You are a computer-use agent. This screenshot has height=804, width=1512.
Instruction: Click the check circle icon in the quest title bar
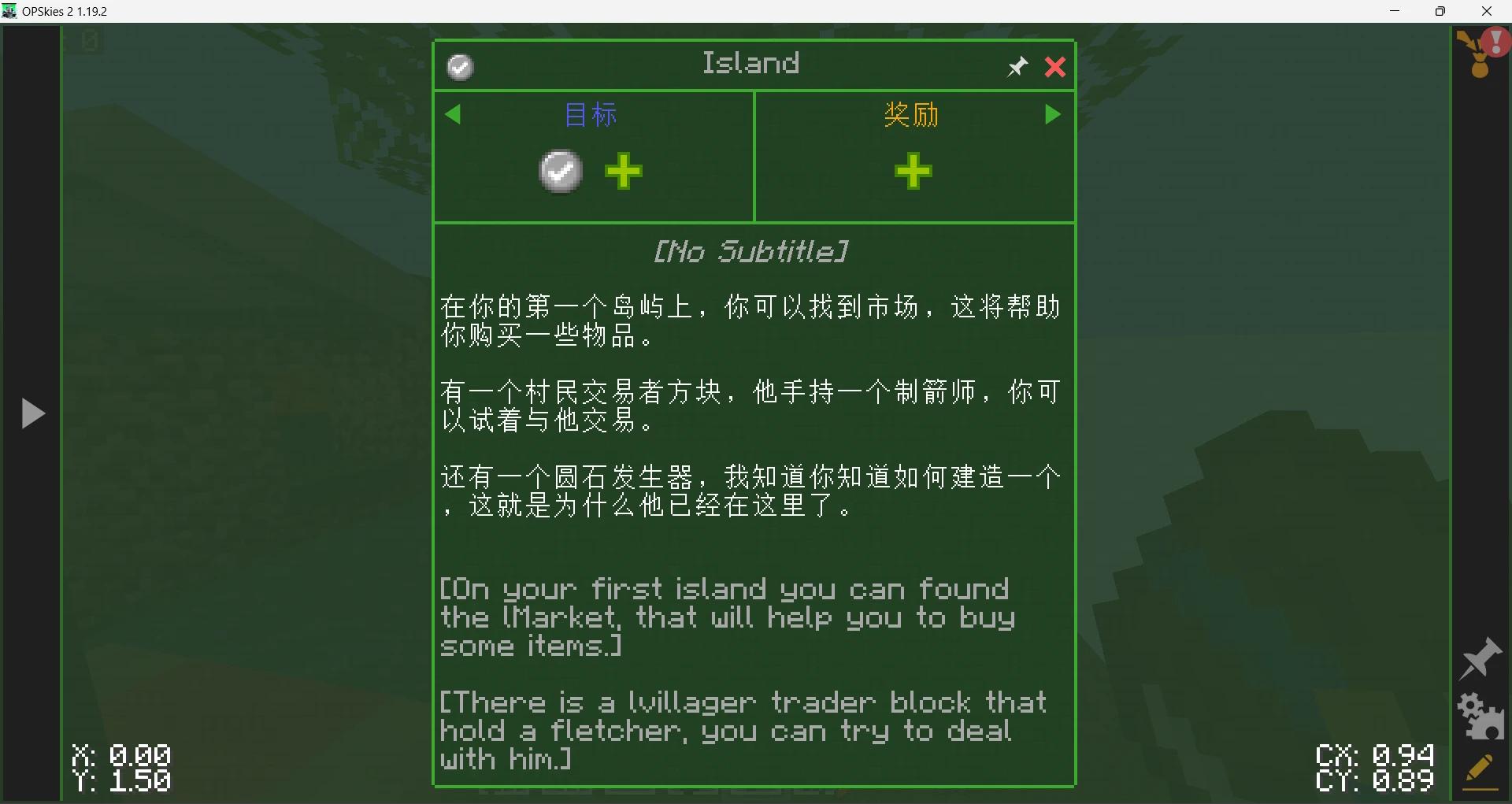point(460,67)
